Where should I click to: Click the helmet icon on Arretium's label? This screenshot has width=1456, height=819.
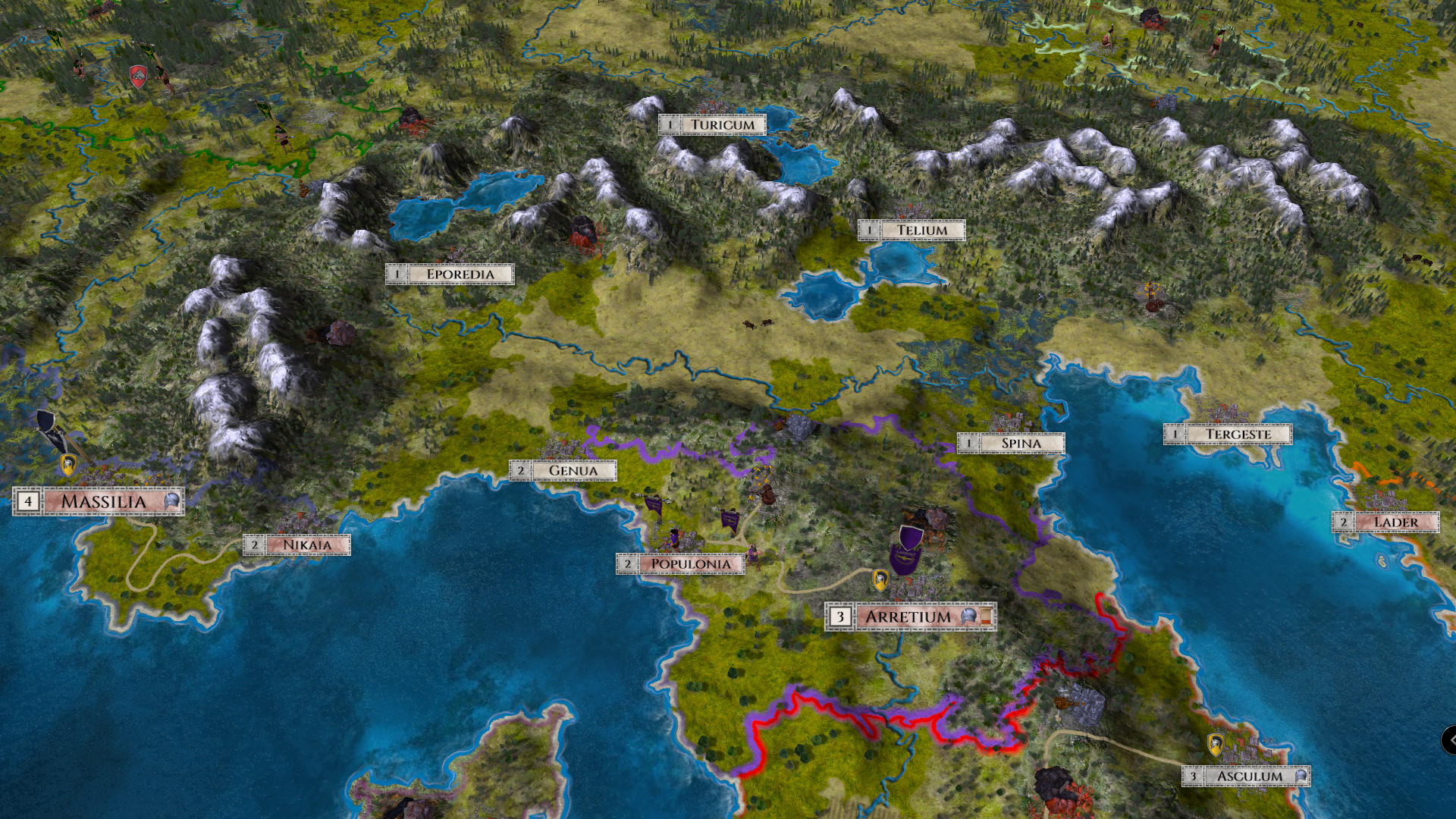(968, 616)
